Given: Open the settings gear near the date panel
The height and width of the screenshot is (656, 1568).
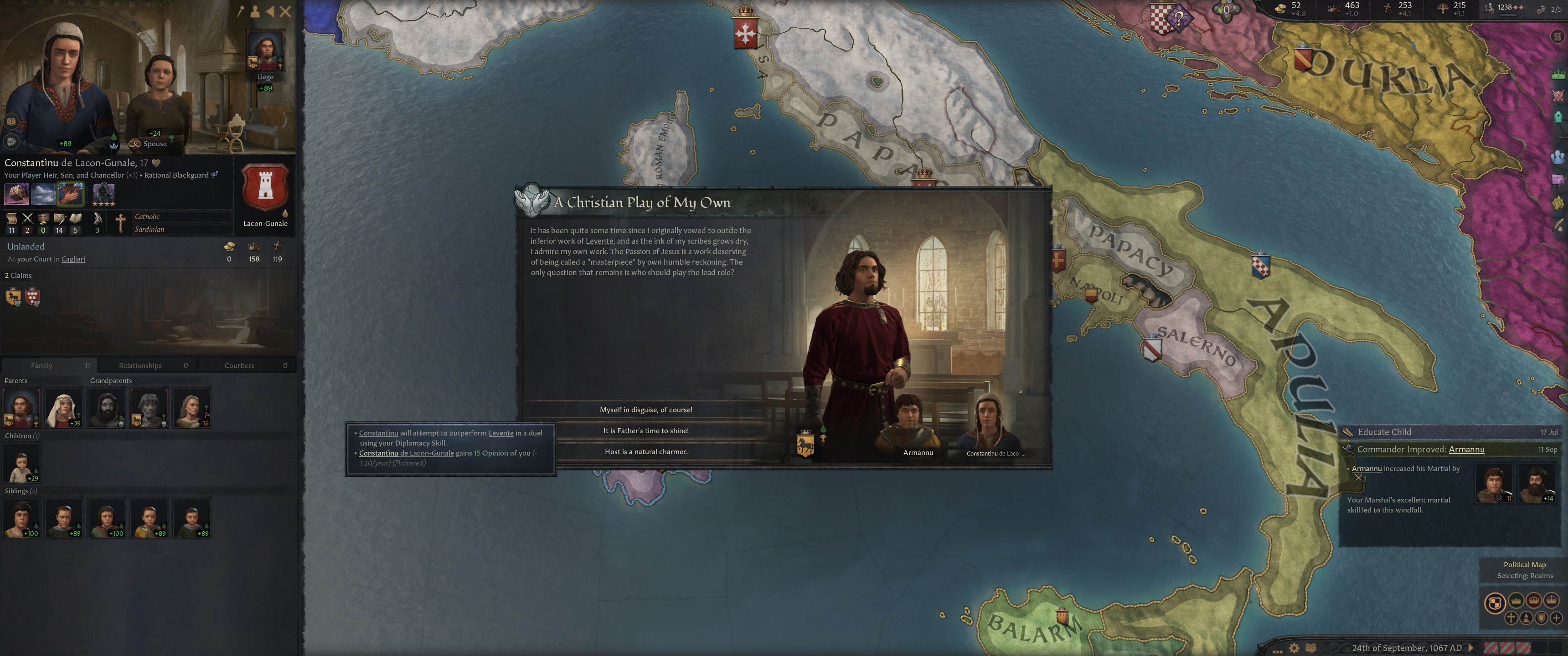Looking at the screenshot, I should [x=1294, y=647].
